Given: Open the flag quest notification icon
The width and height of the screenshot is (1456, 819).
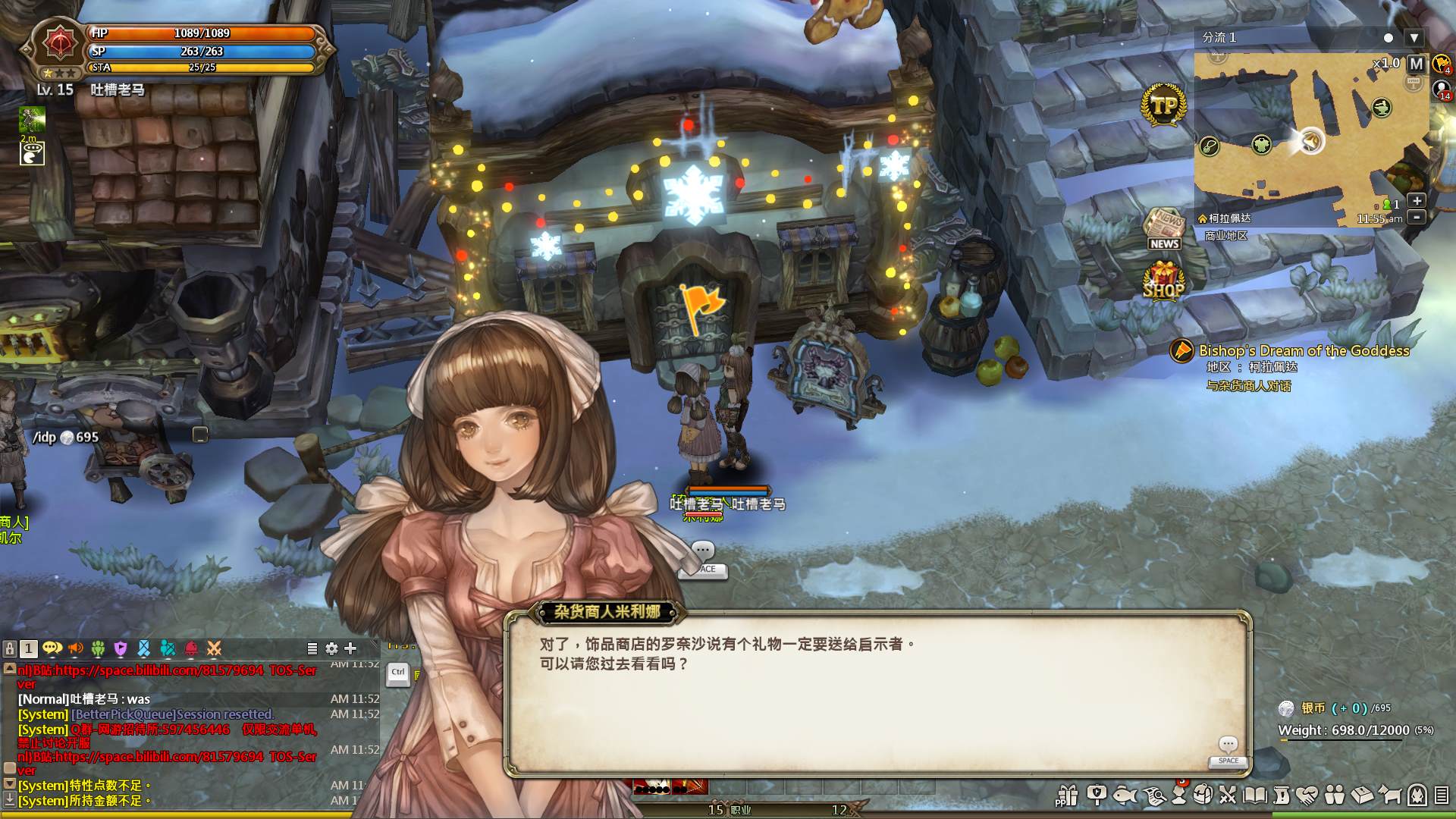Looking at the screenshot, I should point(700,306).
